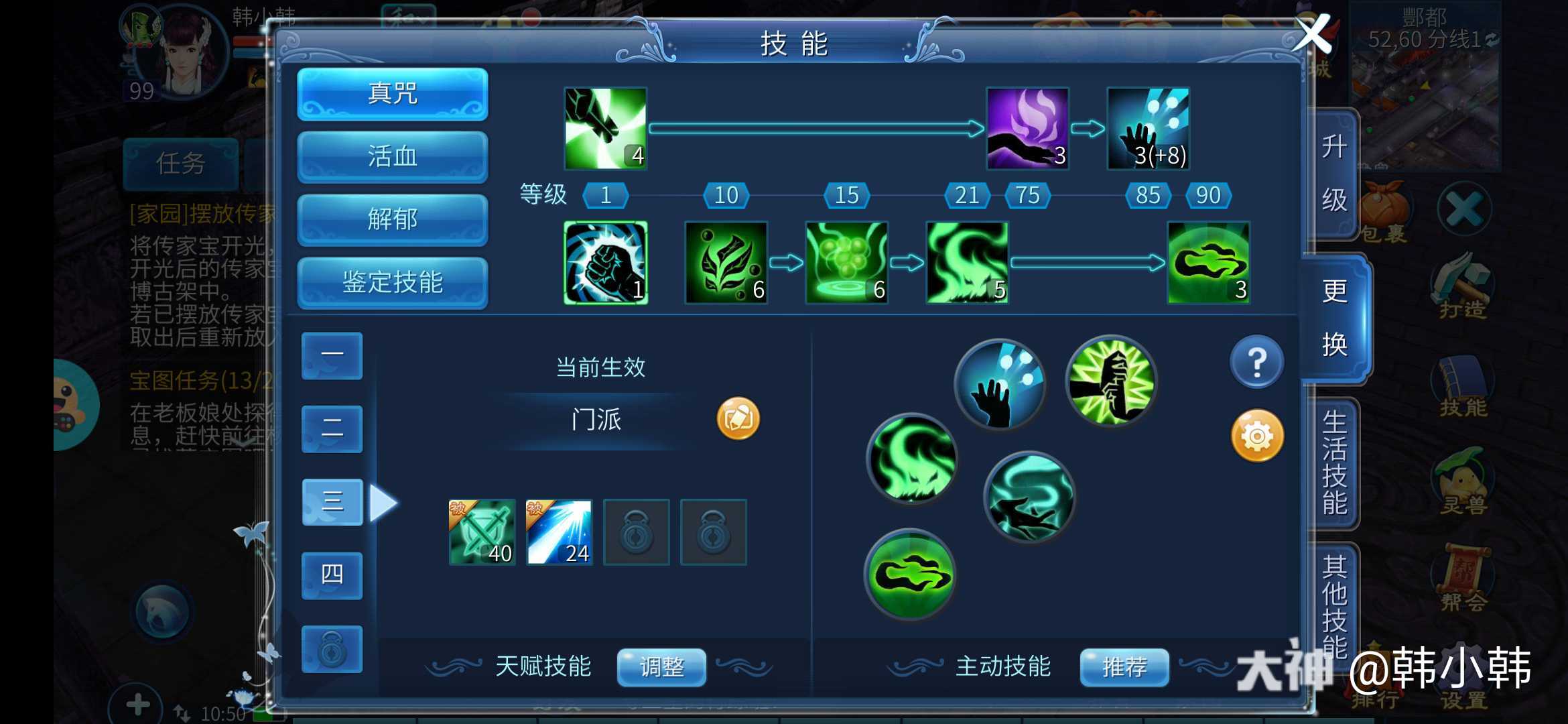Open the question mark help icon
This screenshot has height=724, width=1568.
point(1256,362)
